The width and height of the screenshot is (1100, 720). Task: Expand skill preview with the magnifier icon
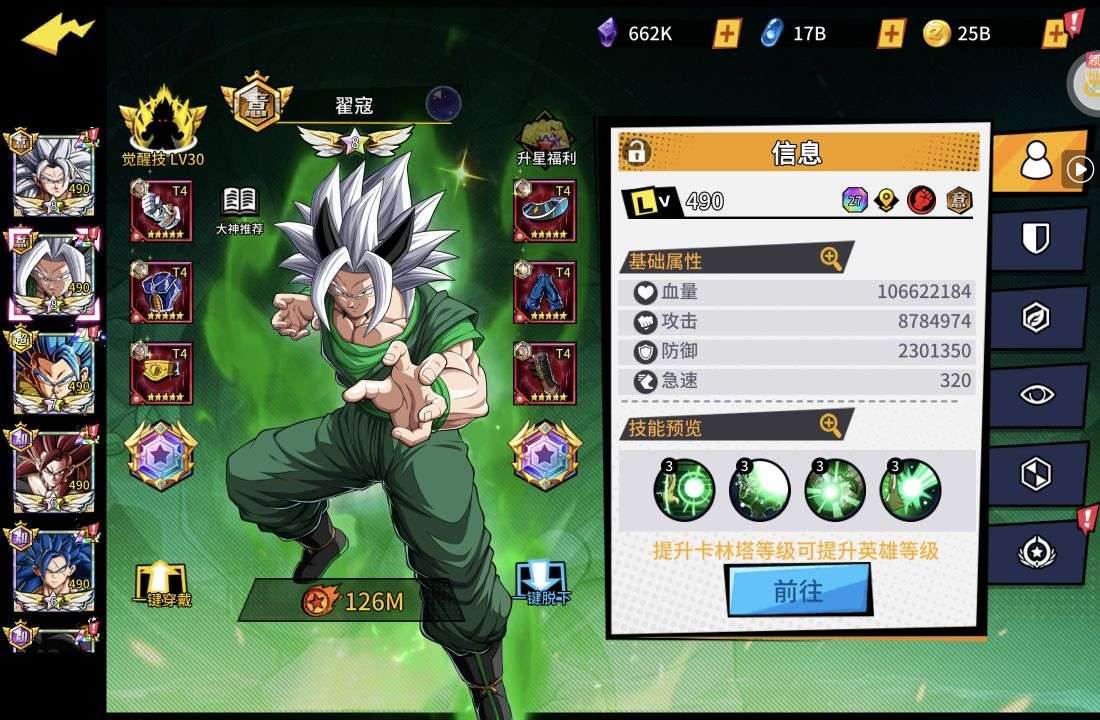click(x=831, y=426)
